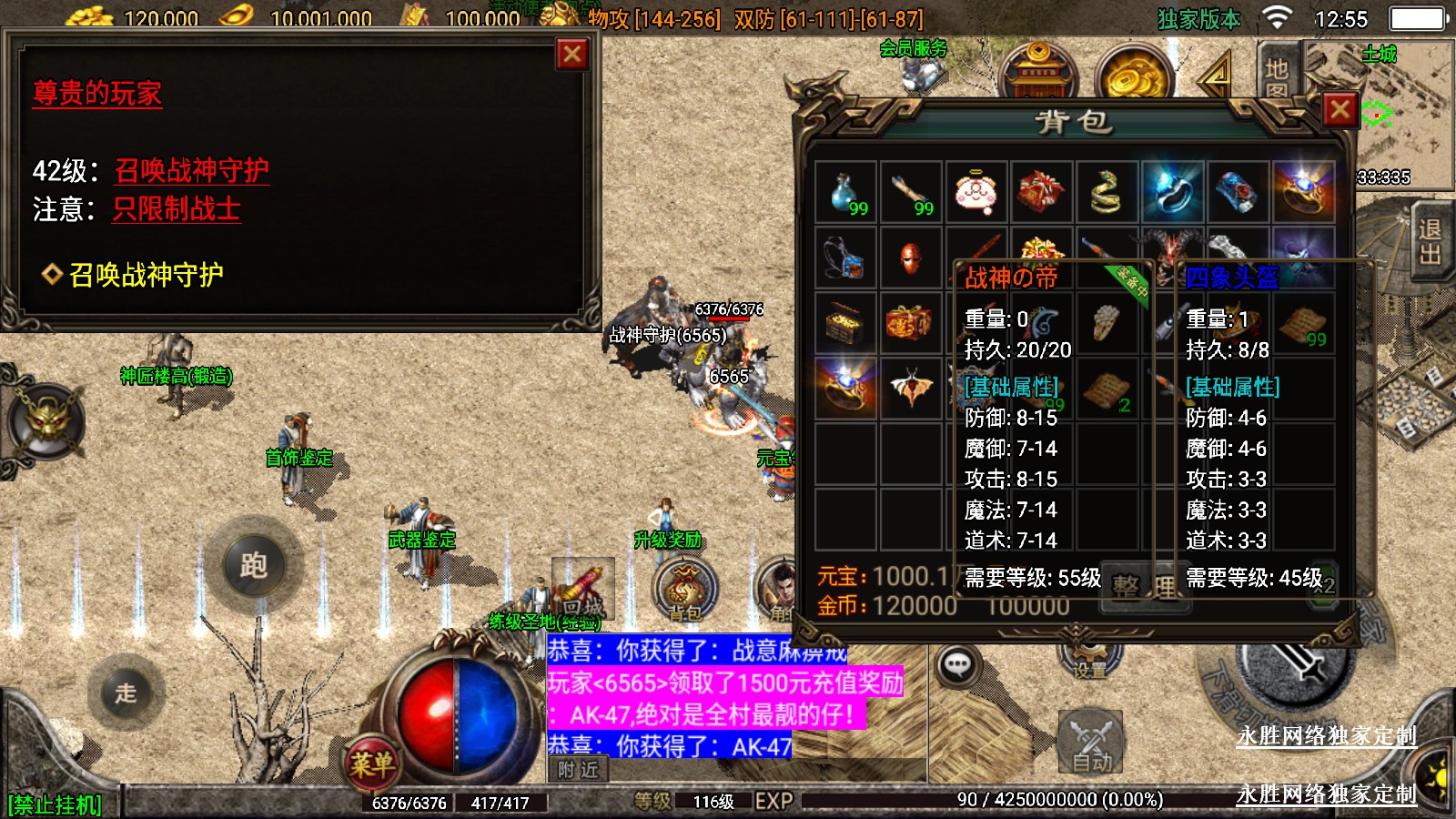Pick the red gift box item

coord(1041,192)
